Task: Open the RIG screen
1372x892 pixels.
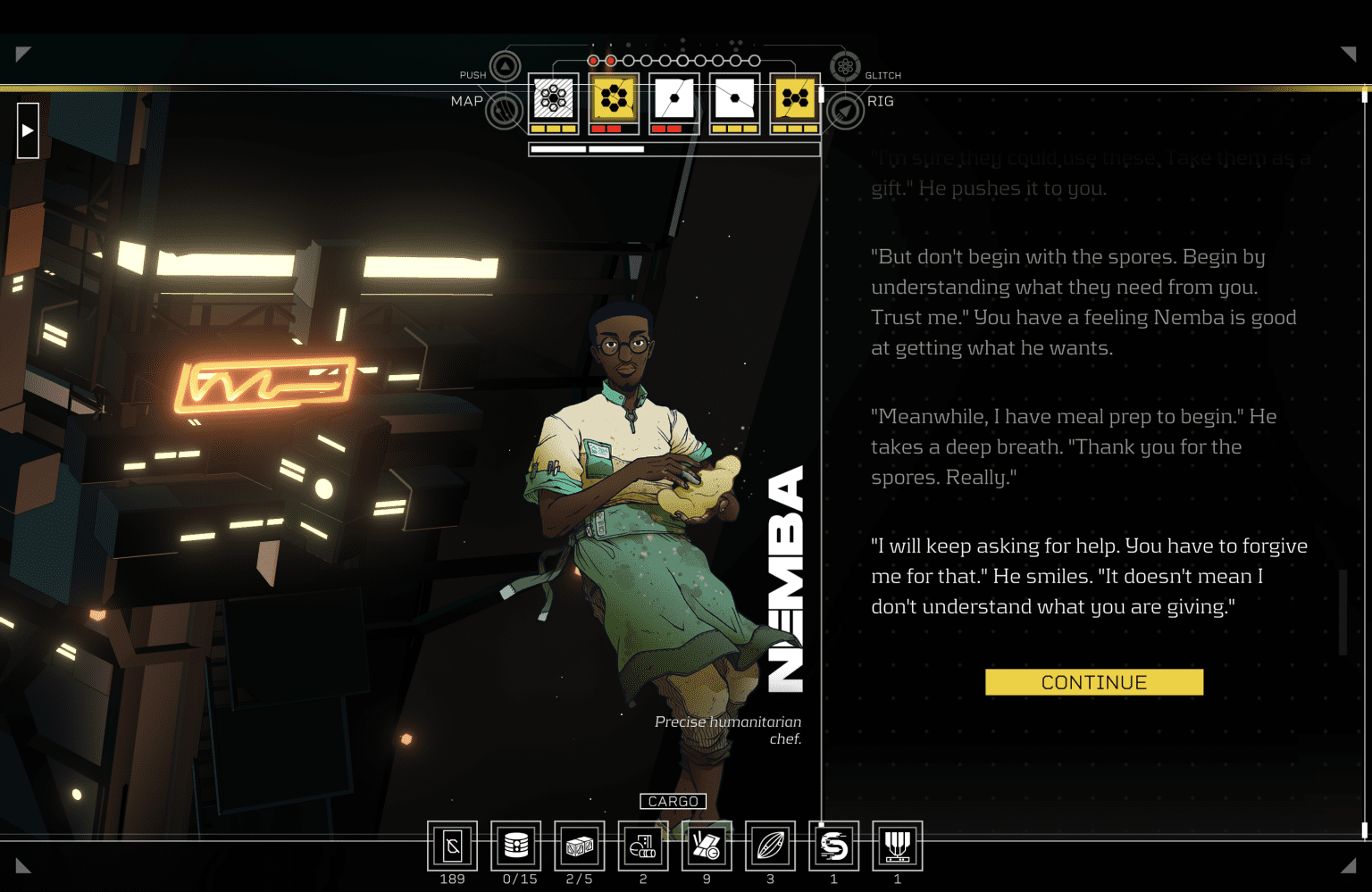Action: click(x=845, y=112)
